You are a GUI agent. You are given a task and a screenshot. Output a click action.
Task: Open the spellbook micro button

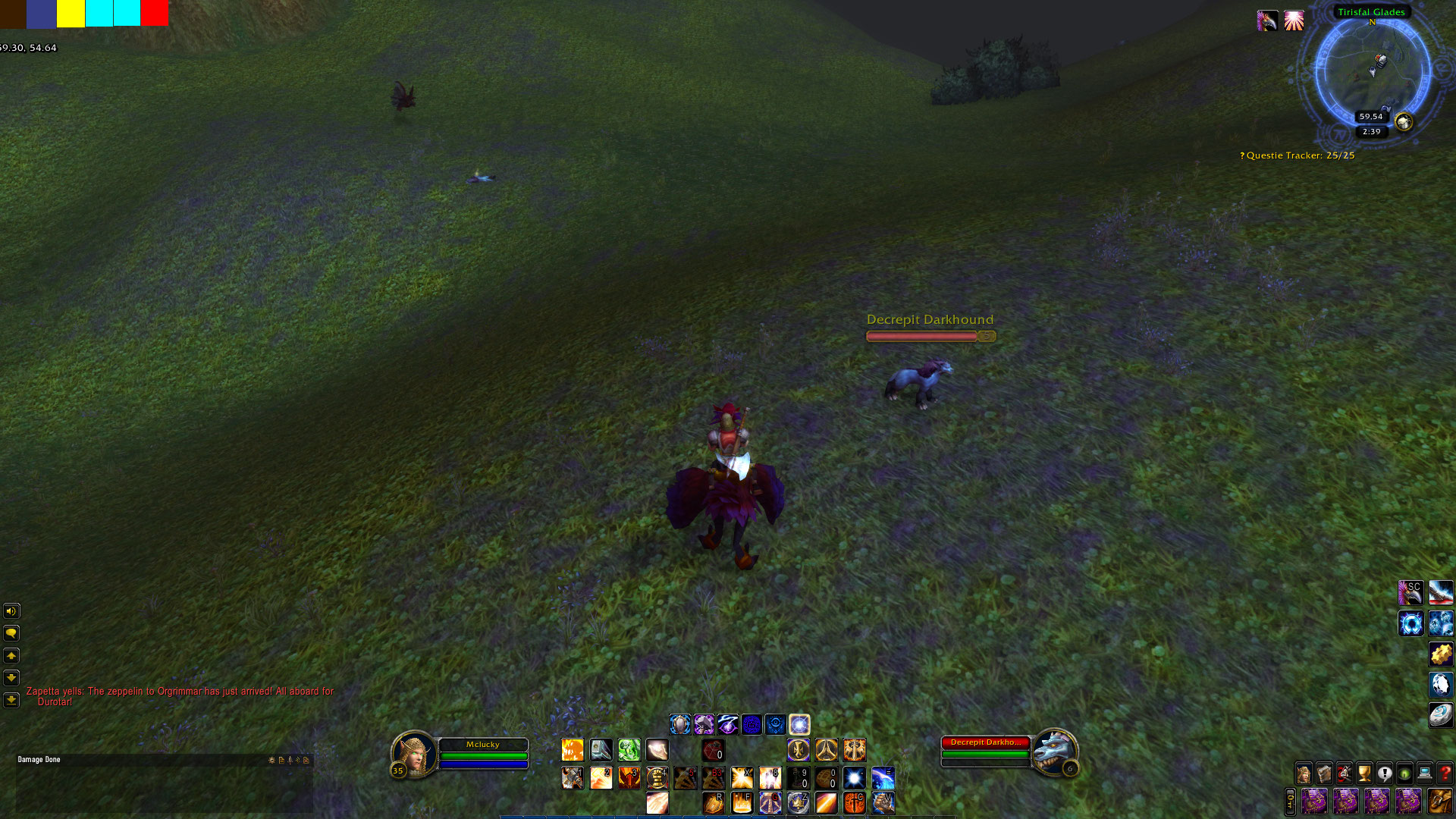pyautogui.click(x=1324, y=773)
